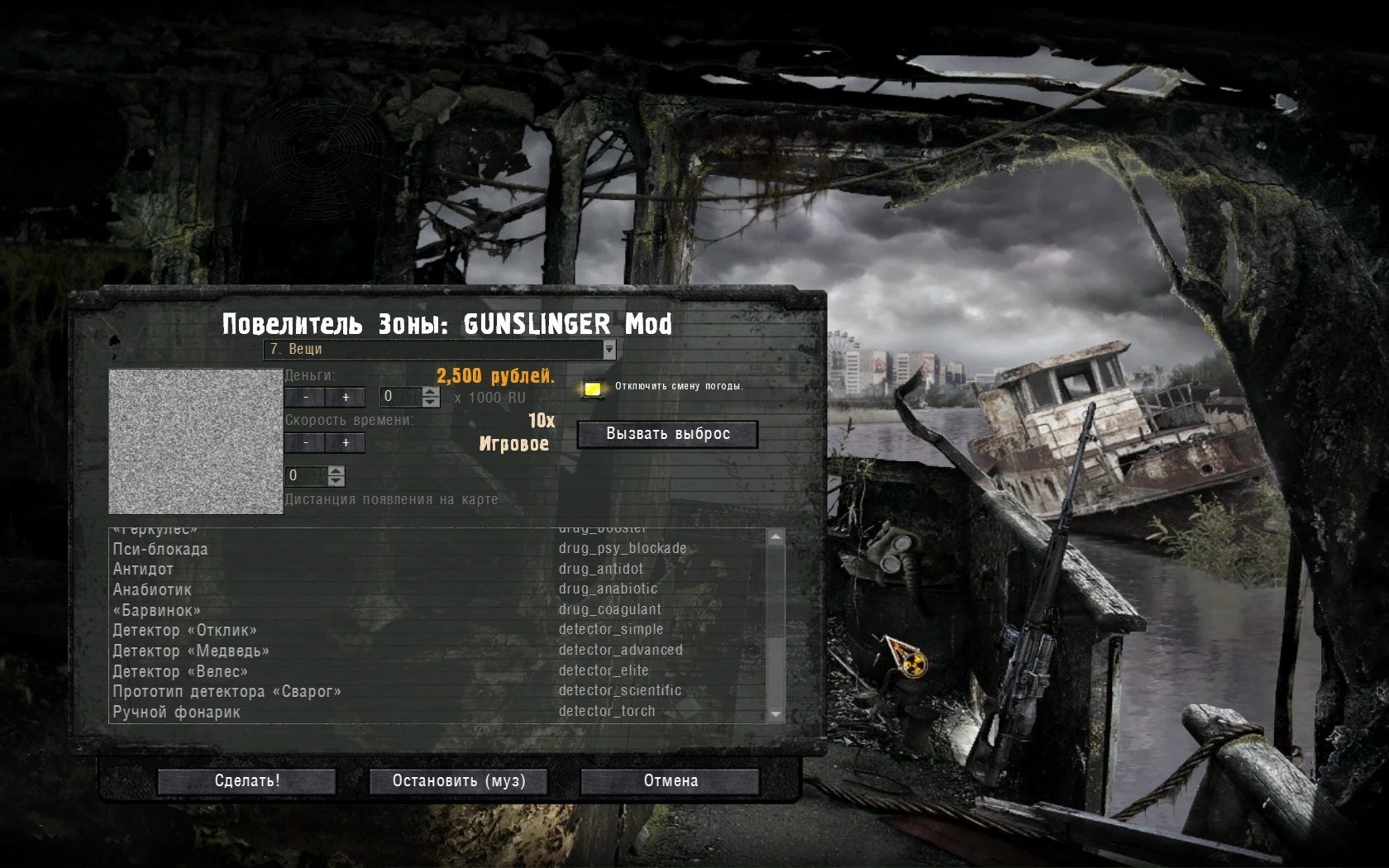Viewport: 1389px width, 868px height.
Task: Click the up arrow on the money spinner
Action: 430,393
